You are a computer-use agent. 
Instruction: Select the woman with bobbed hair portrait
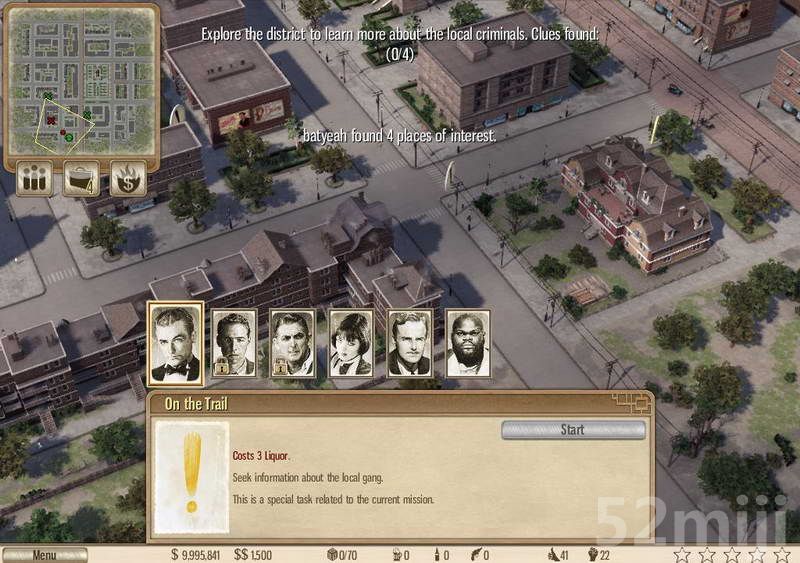[x=351, y=343]
